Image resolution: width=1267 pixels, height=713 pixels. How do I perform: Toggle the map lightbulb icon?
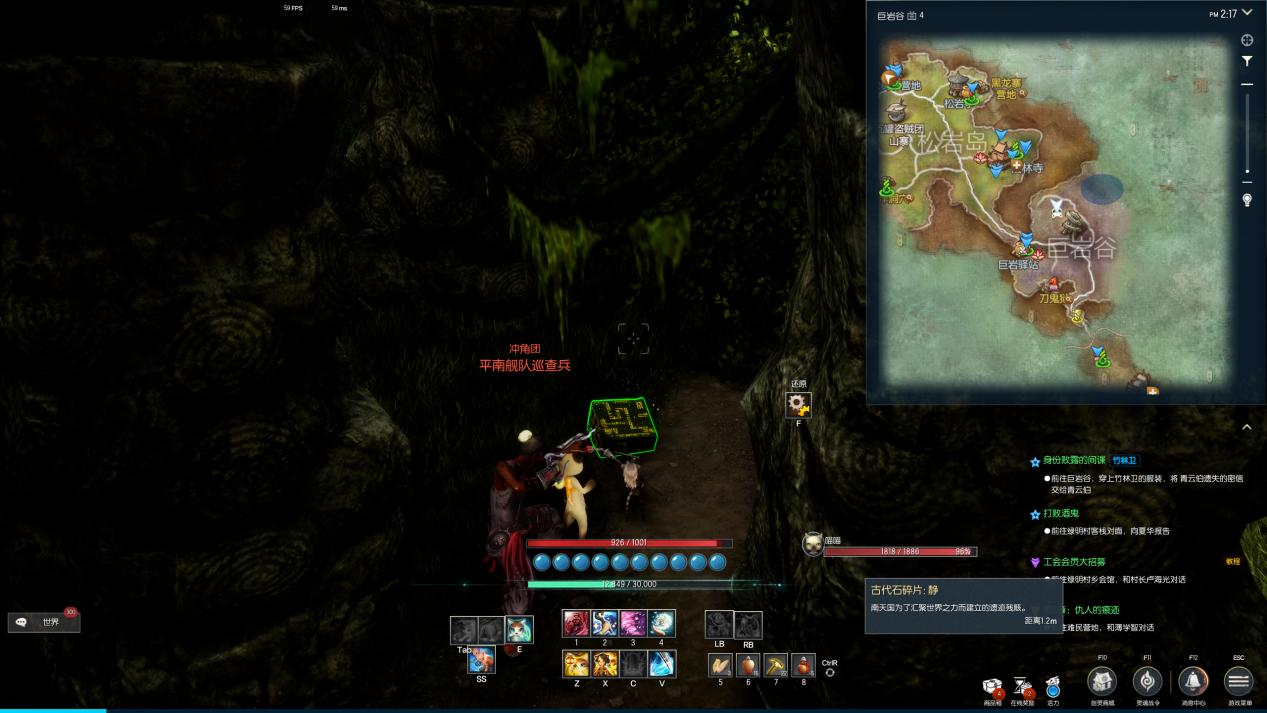(x=1247, y=200)
